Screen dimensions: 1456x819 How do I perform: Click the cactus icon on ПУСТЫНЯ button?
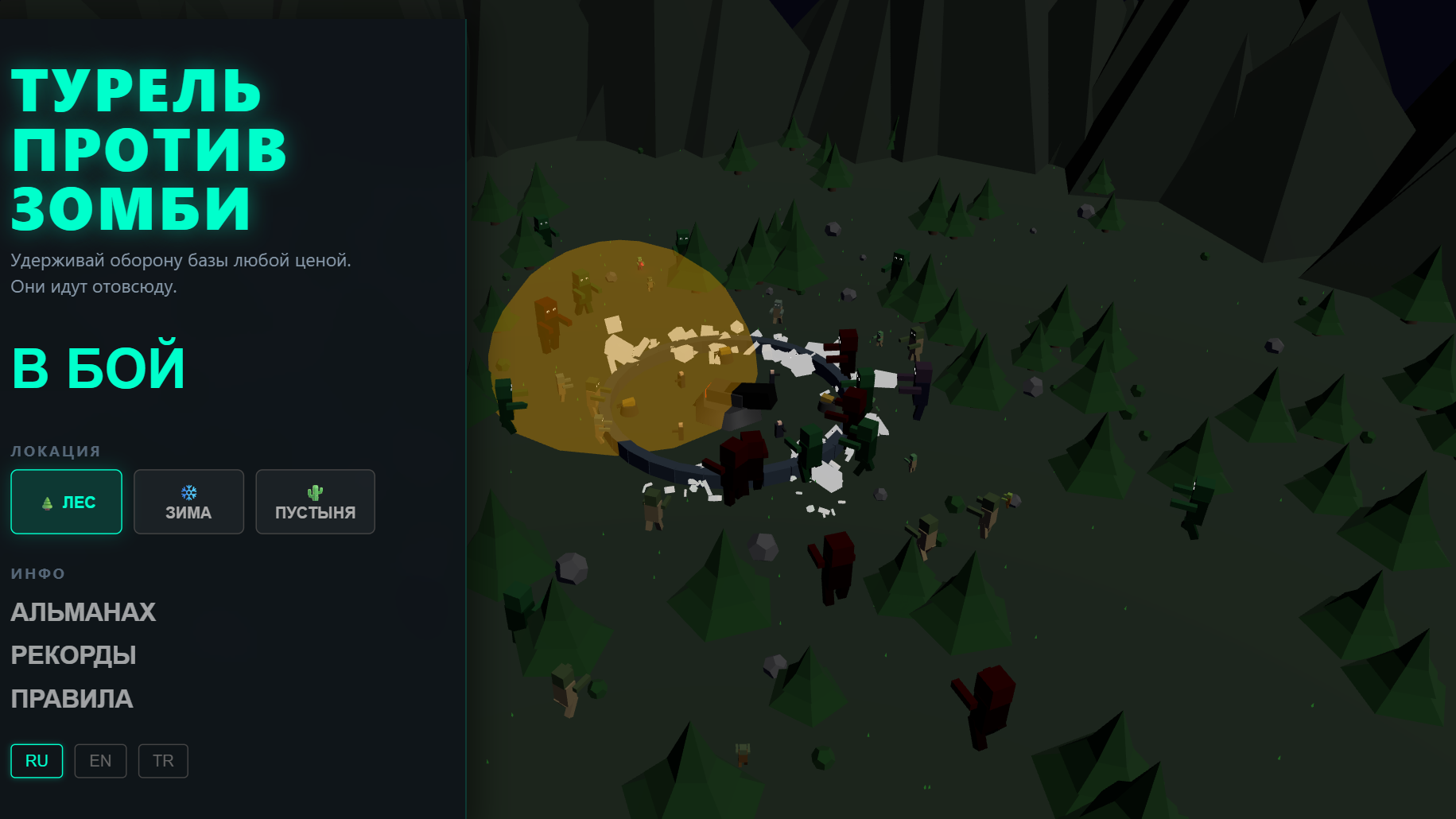coord(315,491)
